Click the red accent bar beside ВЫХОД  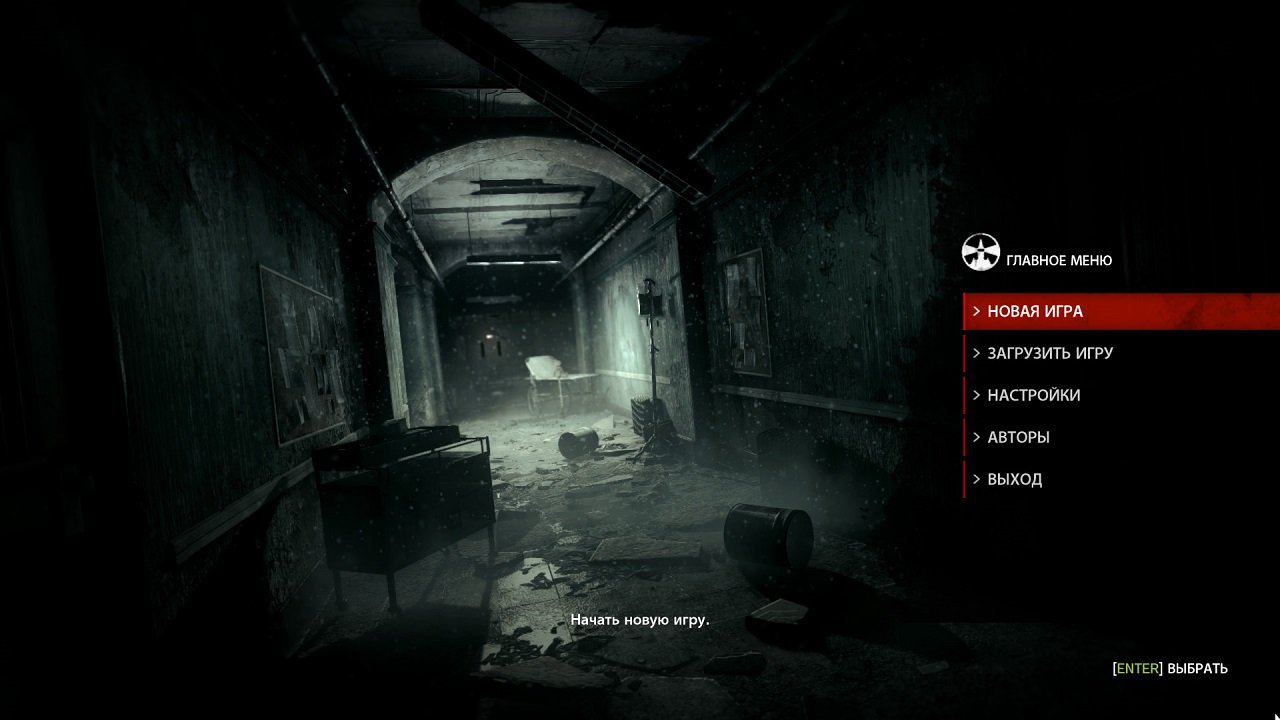964,479
